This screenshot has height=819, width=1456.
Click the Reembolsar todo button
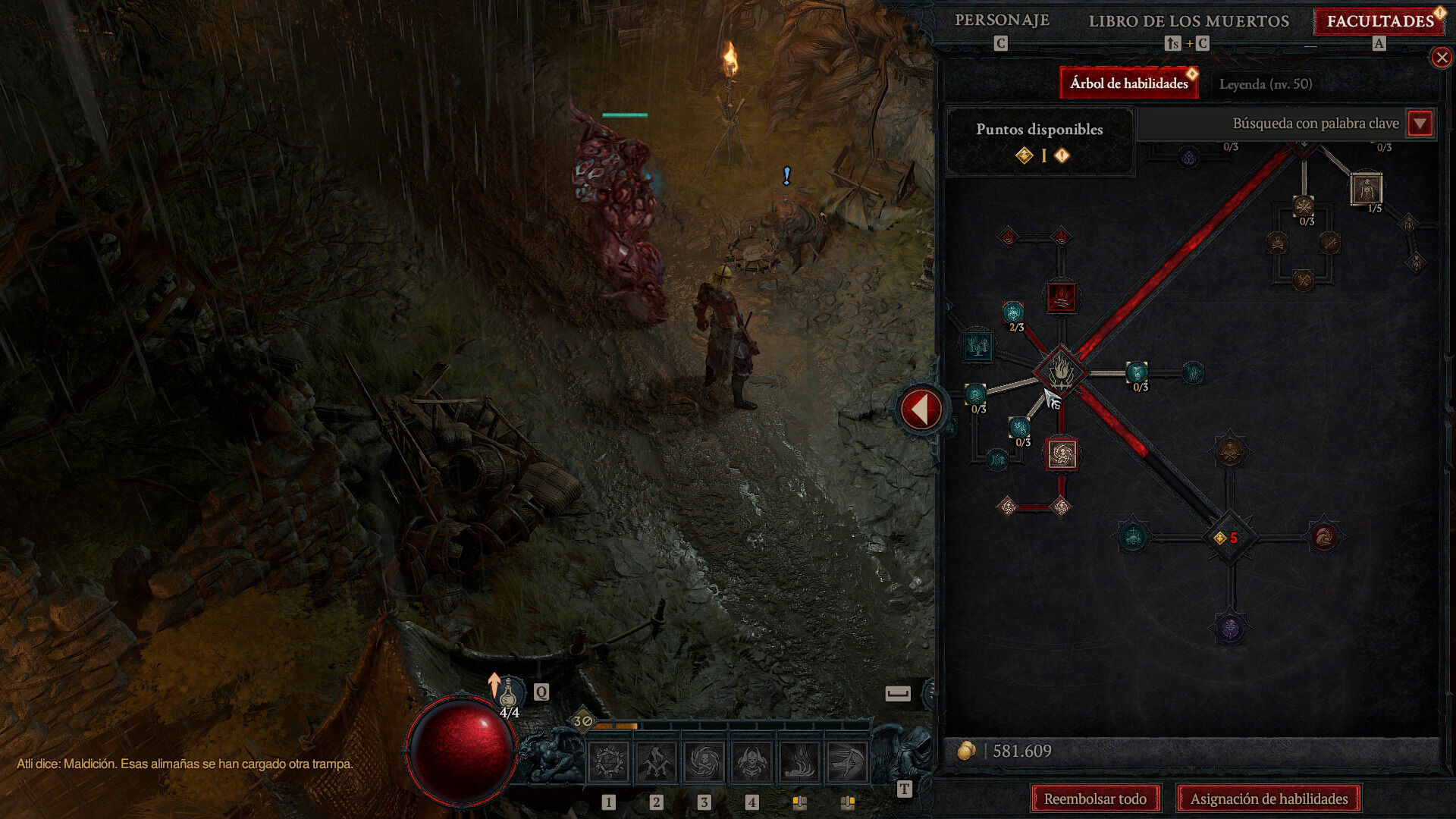point(1095,799)
